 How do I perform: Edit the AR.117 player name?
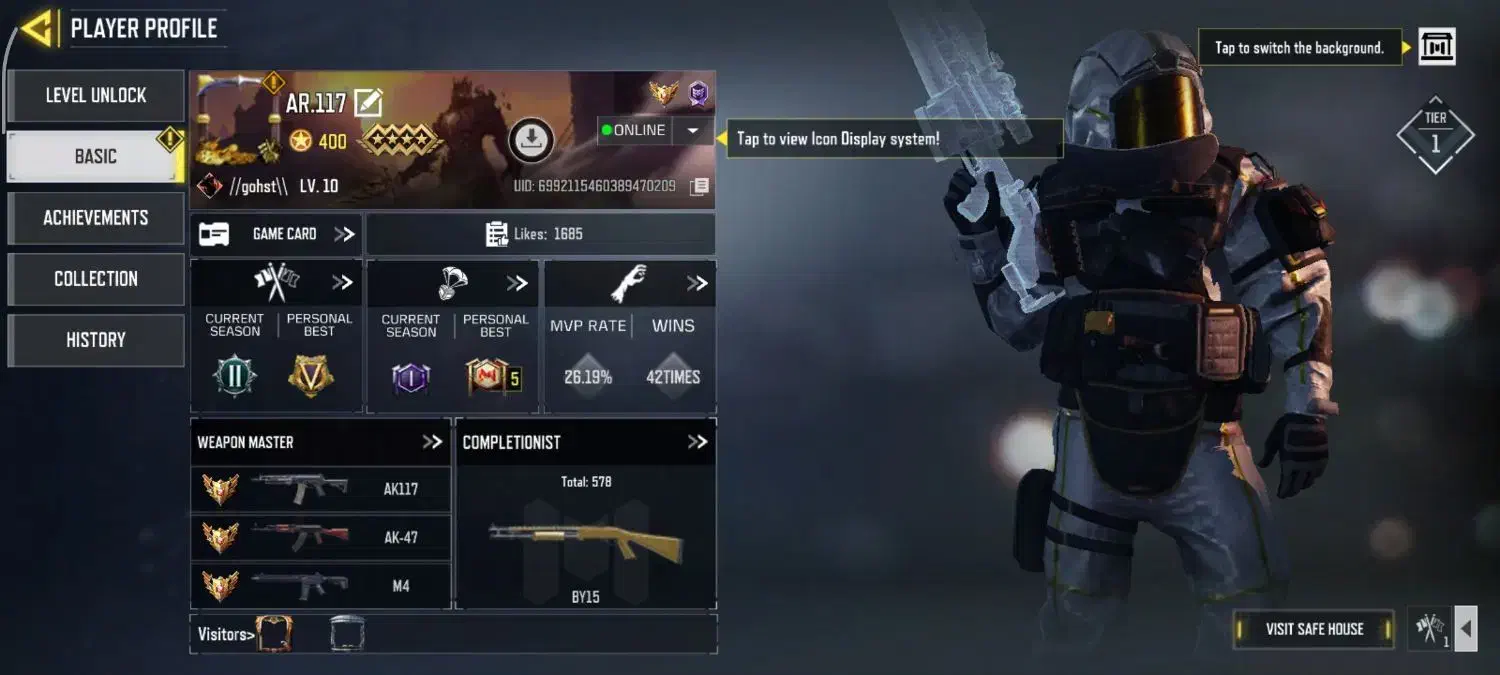coord(368,102)
